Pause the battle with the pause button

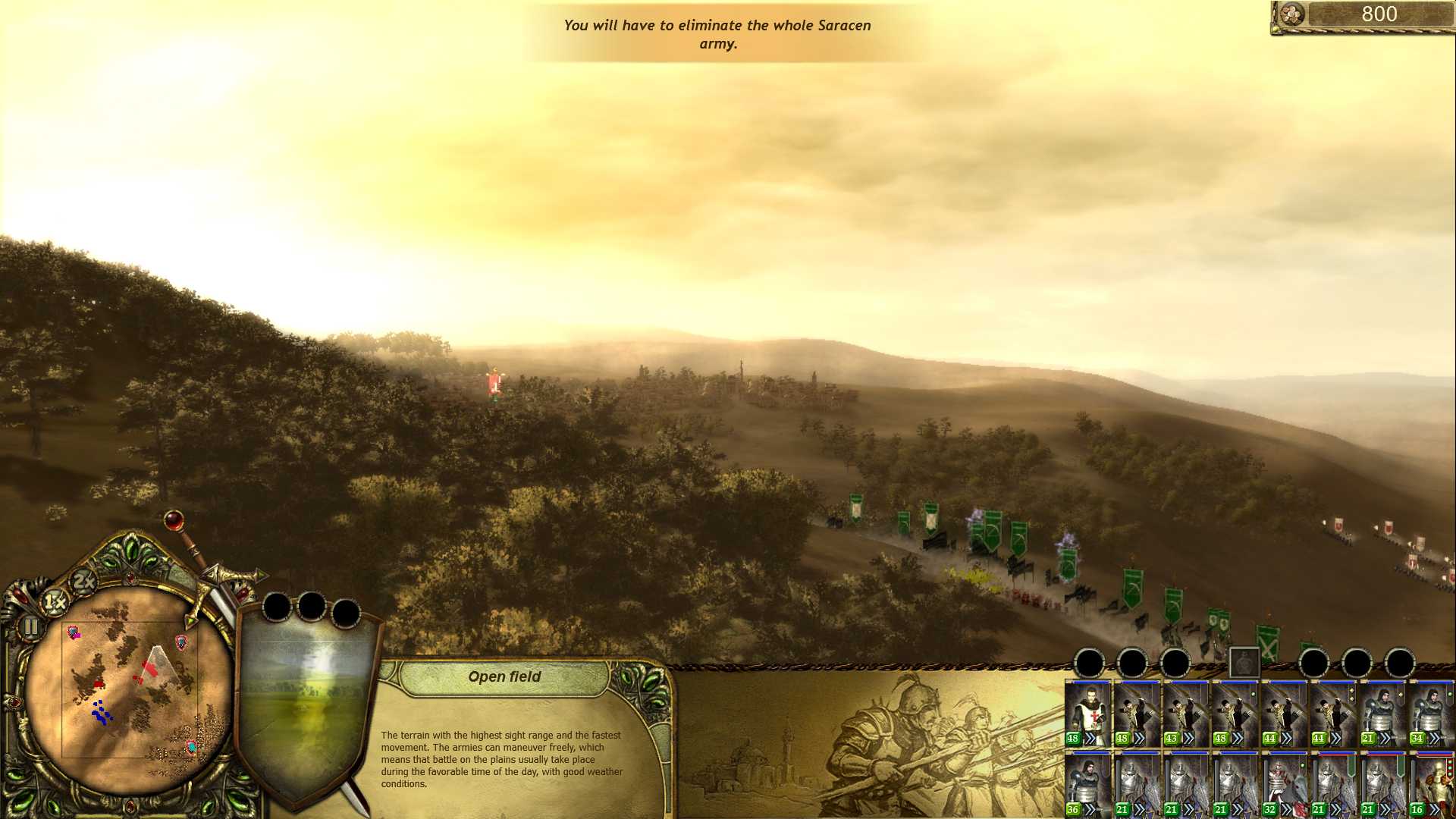pos(30,627)
